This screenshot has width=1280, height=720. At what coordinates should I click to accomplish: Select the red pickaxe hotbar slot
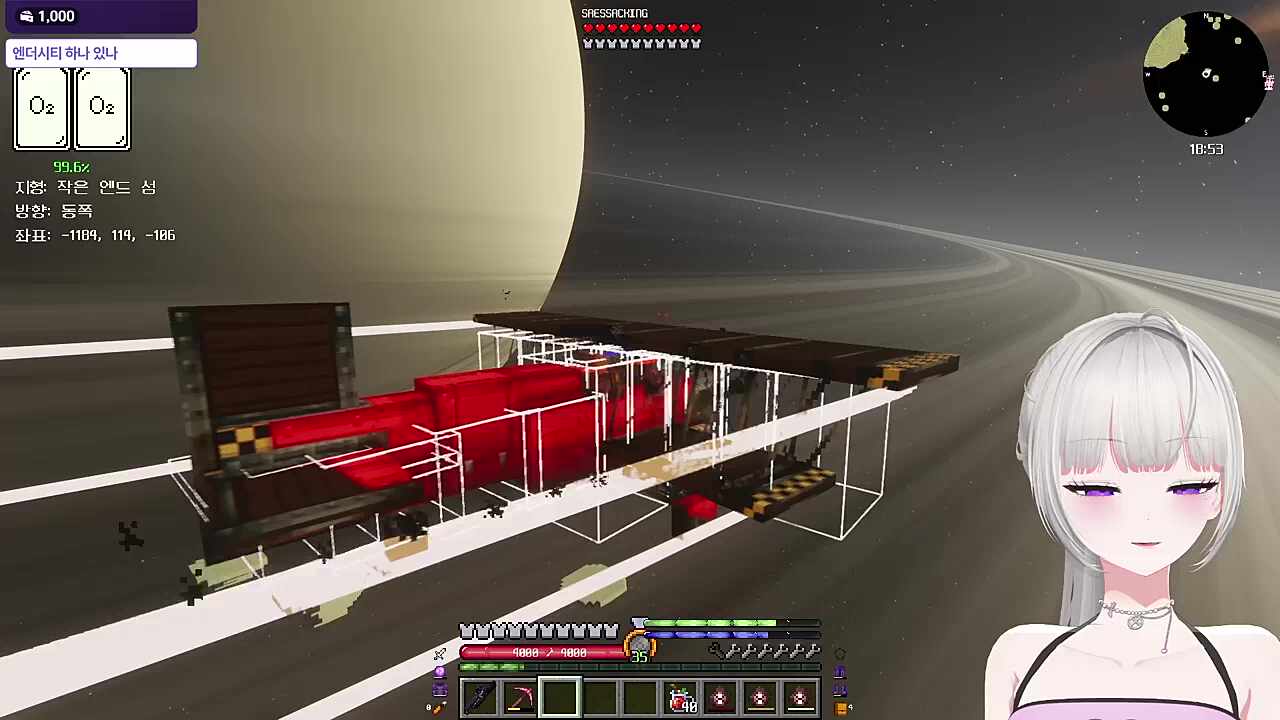(519, 698)
